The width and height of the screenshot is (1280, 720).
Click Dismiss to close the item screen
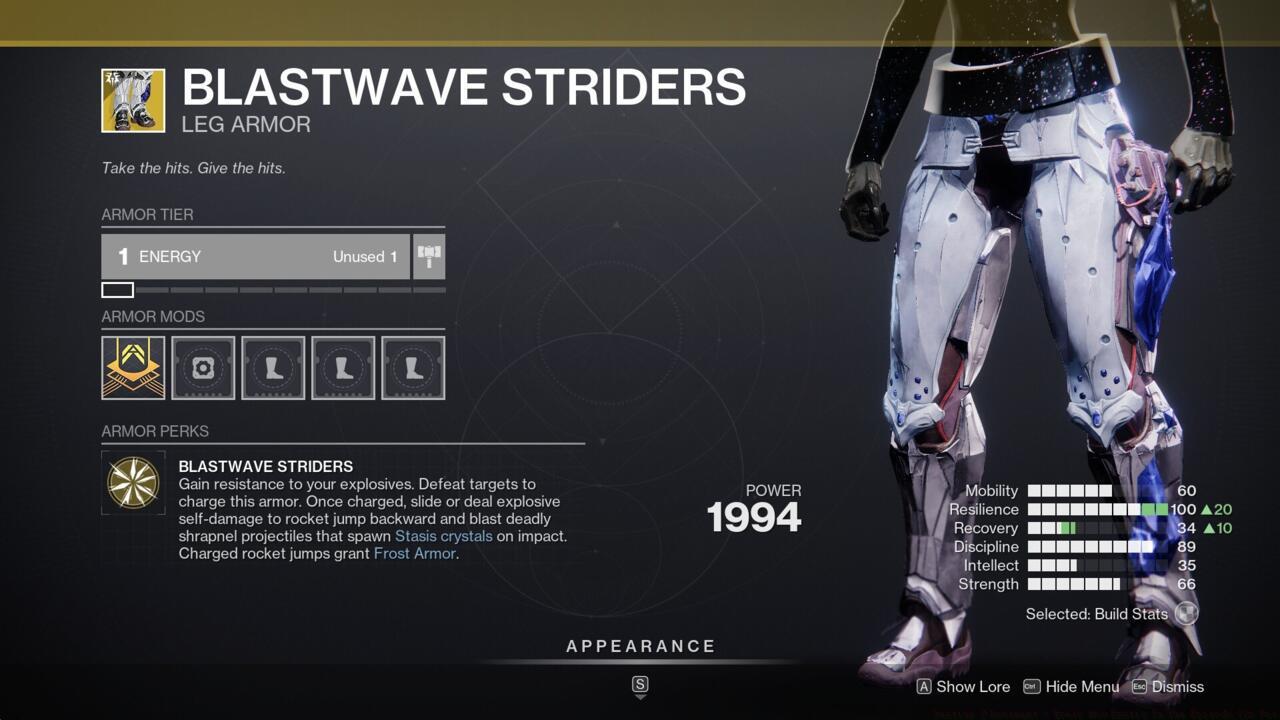pyautogui.click(x=1180, y=687)
